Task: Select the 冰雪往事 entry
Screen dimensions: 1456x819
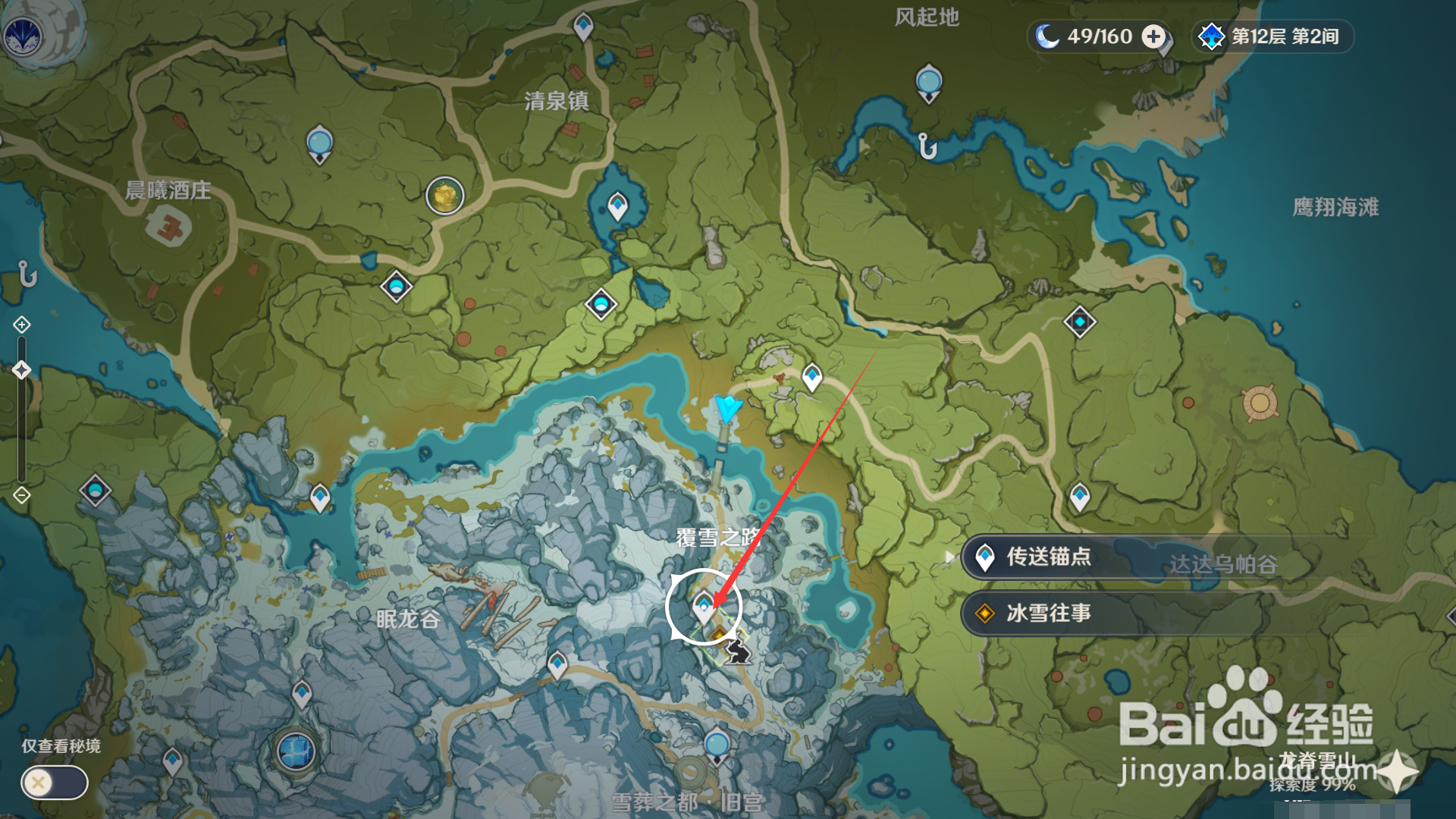Action: (1046, 613)
